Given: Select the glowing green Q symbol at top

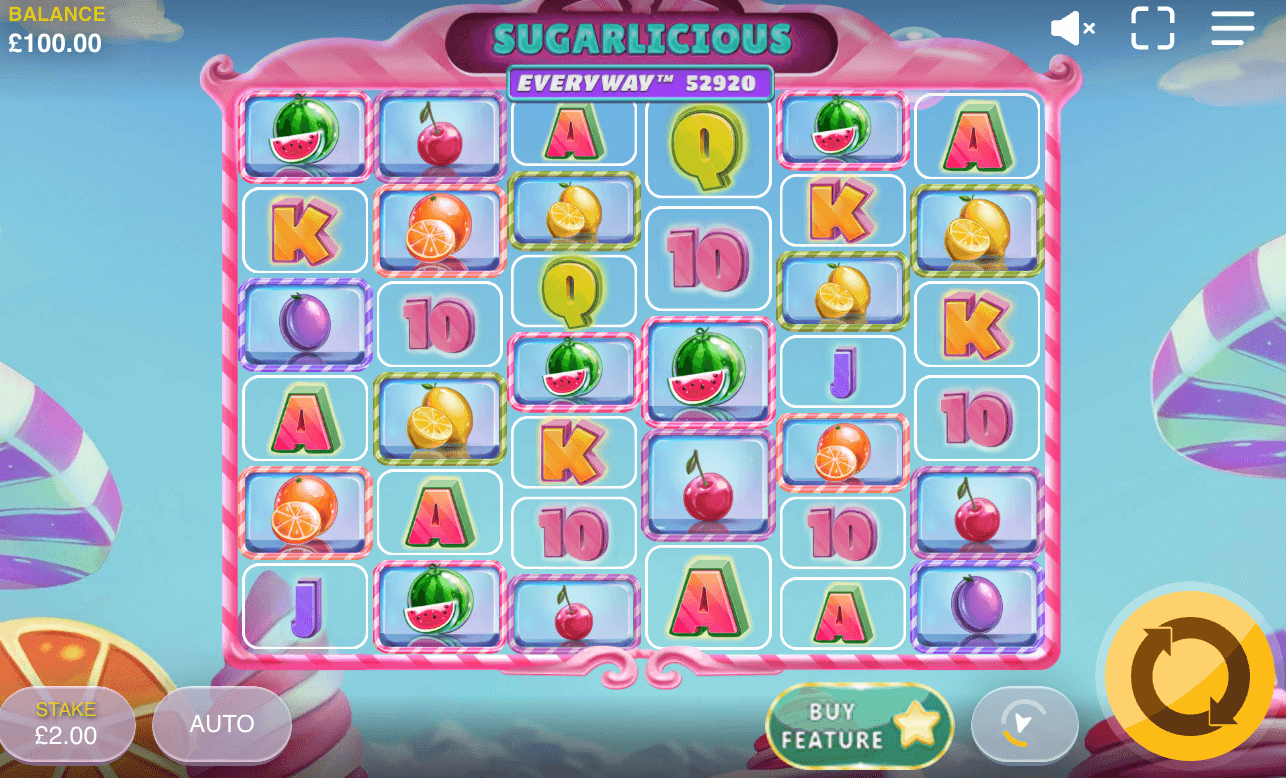Looking at the screenshot, I should (707, 148).
